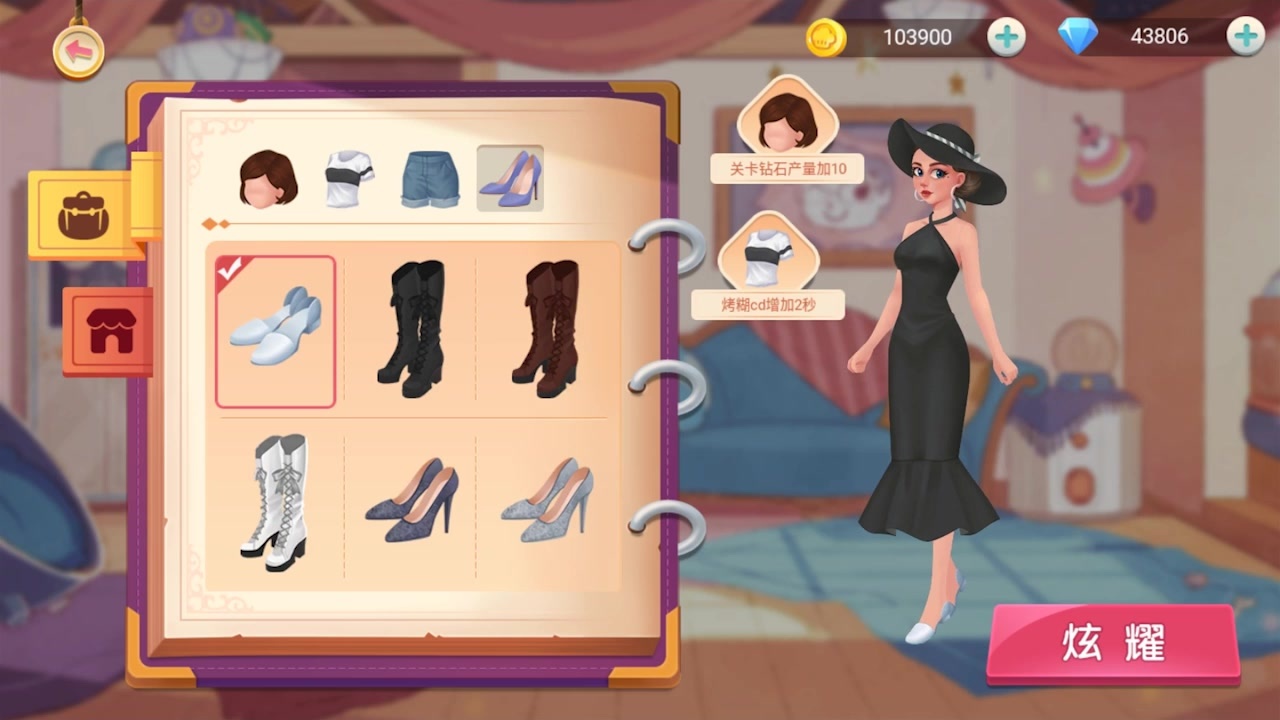Choose the white t-shirt tops category
This screenshot has width=1280, height=720.
[x=349, y=179]
